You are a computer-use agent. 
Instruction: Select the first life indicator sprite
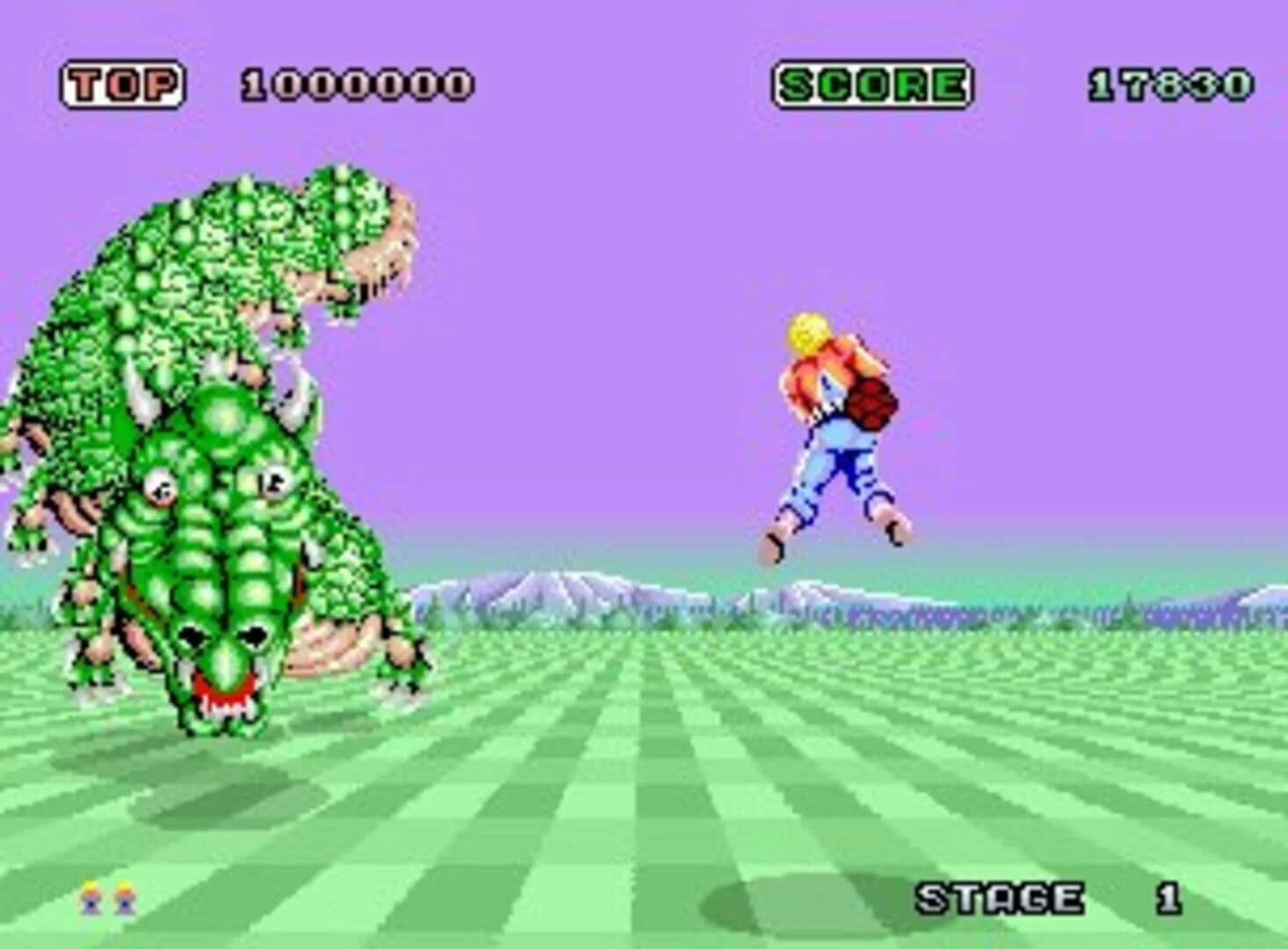pos(90,898)
